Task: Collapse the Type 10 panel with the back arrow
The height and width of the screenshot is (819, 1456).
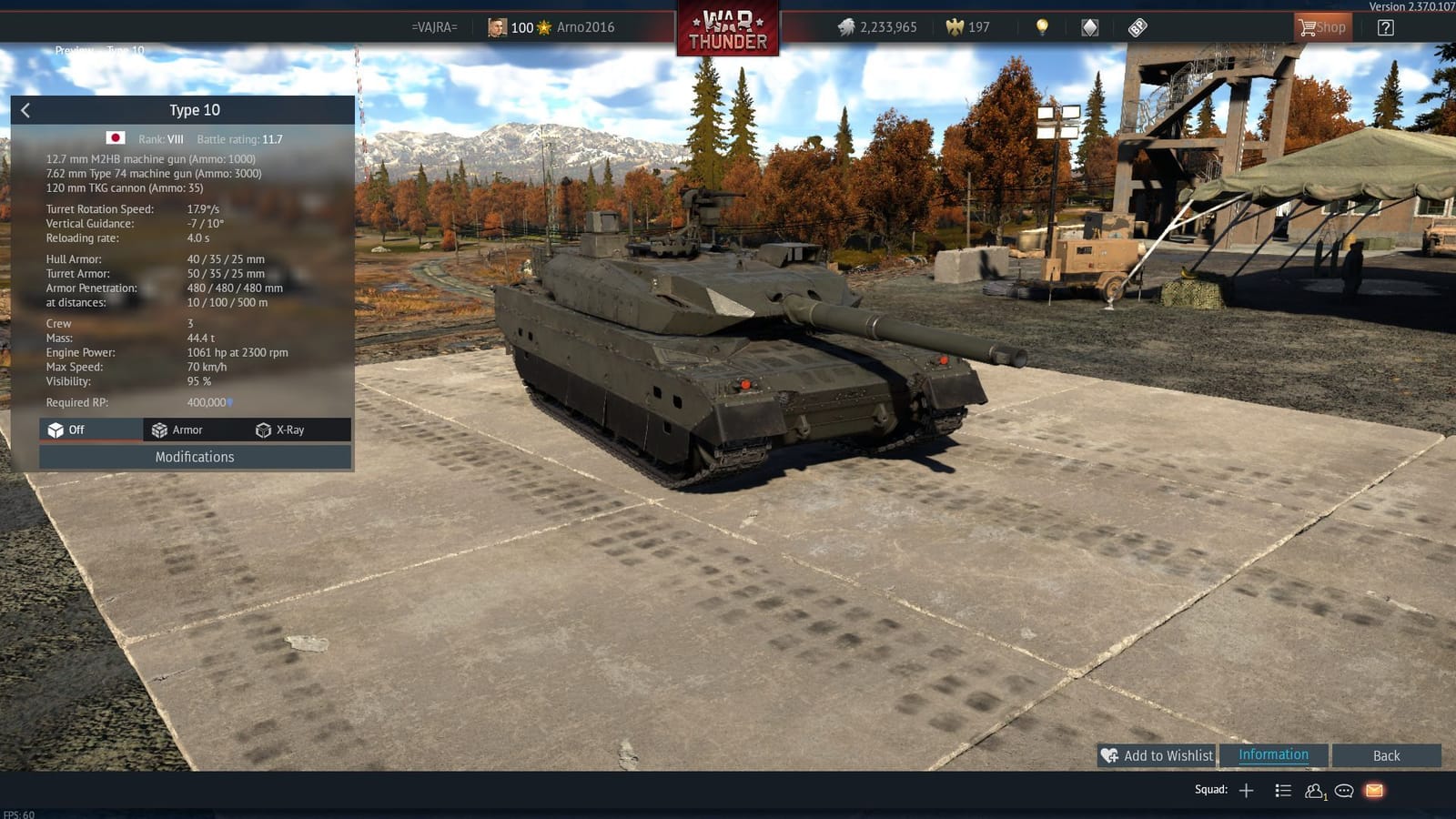Action: [x=25, y=109]
